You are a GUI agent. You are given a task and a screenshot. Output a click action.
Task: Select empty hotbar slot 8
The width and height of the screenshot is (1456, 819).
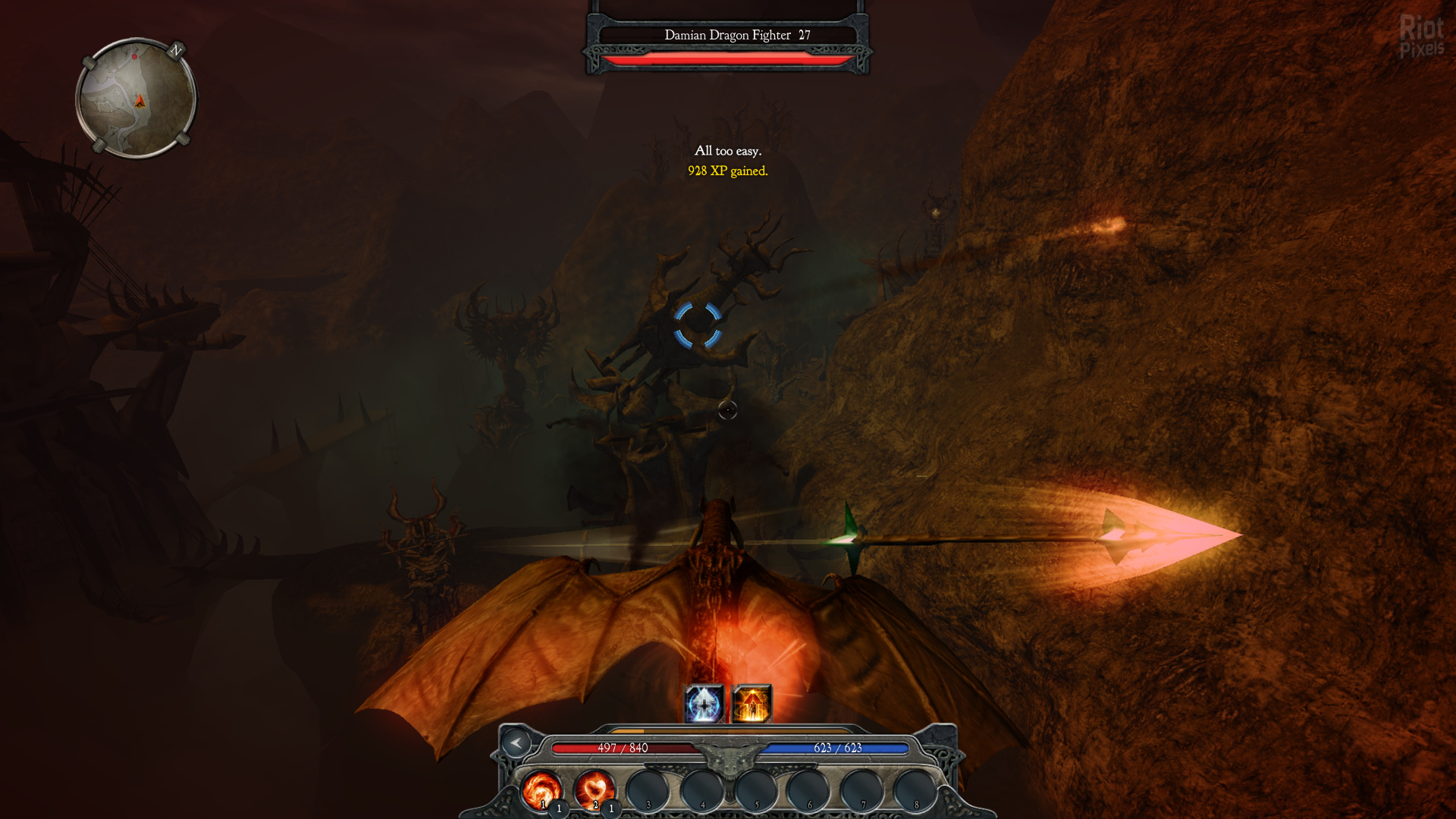pyautogui.click(x=915, y=790)
